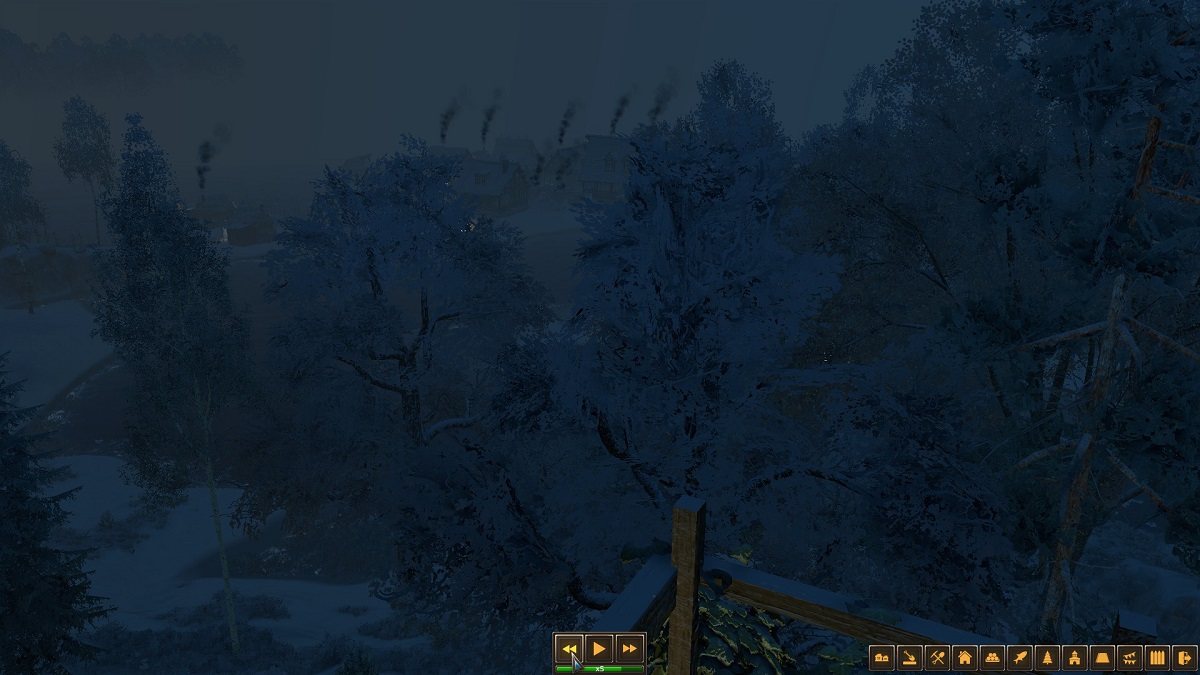This screenshot has width=1200, height=675.
Task: Open the single house icon menu
Action: coord(965,657)
